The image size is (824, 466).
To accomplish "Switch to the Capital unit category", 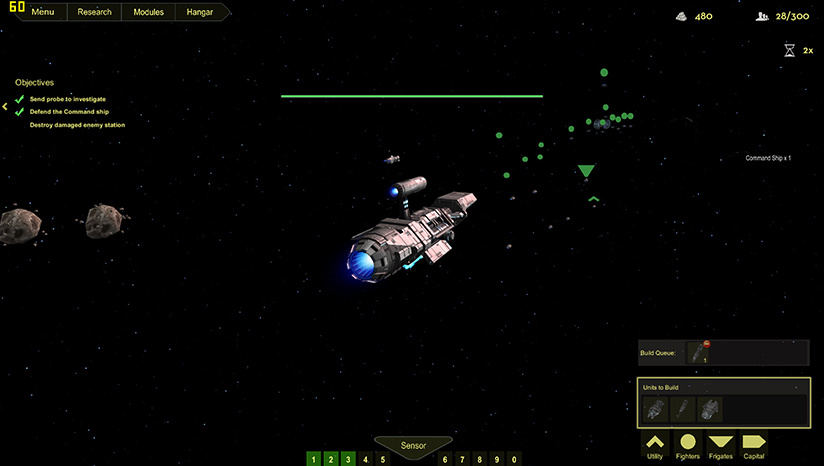I will (x=753, y=445).
